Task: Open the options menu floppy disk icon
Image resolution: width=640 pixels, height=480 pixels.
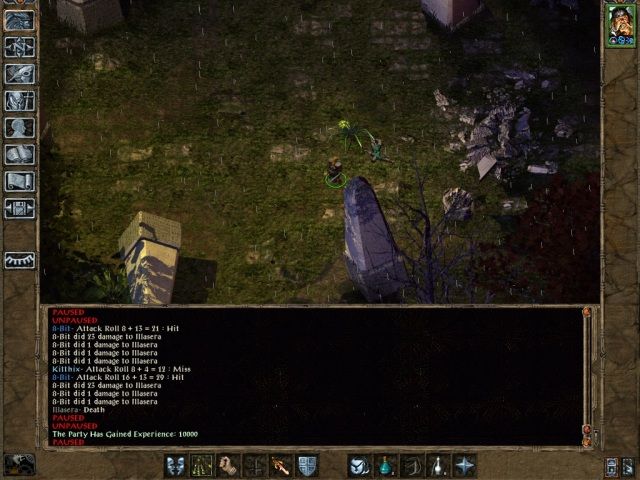Action: click(x=19, y=209)
